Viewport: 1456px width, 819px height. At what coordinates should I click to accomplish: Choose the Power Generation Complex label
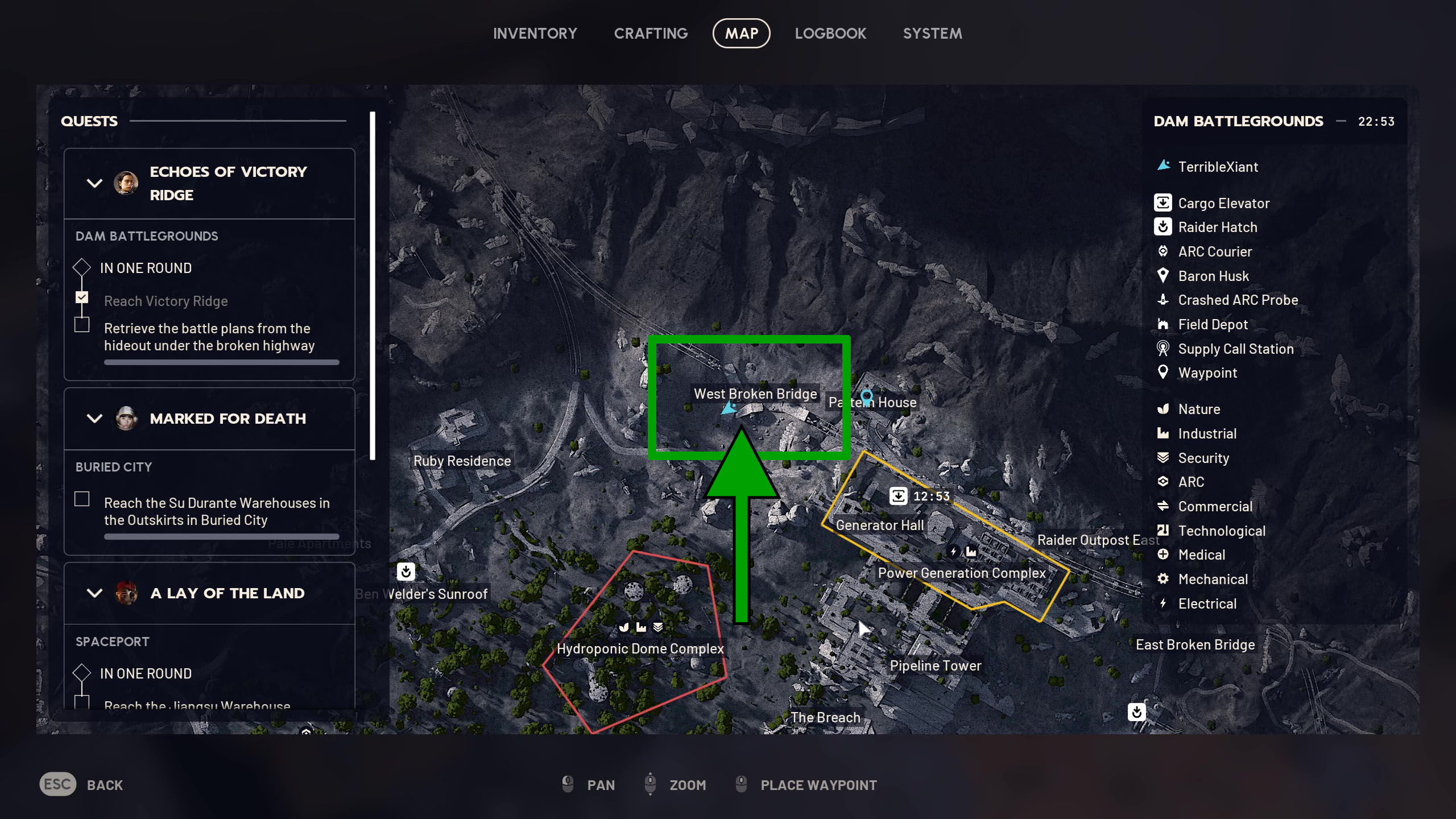pyautogui.click(x=961, y=573)
